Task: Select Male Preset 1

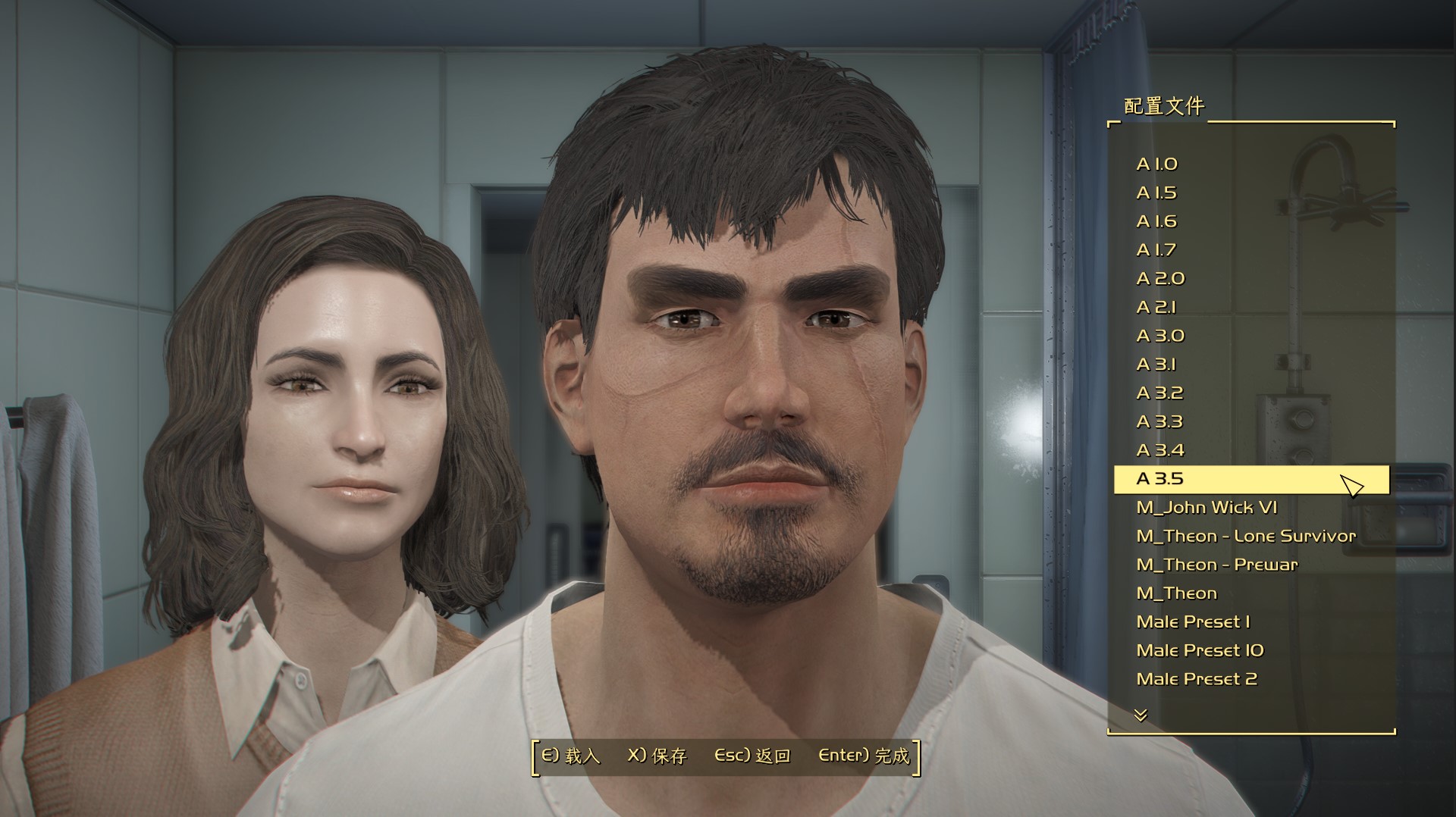Action: [1193, 622]
